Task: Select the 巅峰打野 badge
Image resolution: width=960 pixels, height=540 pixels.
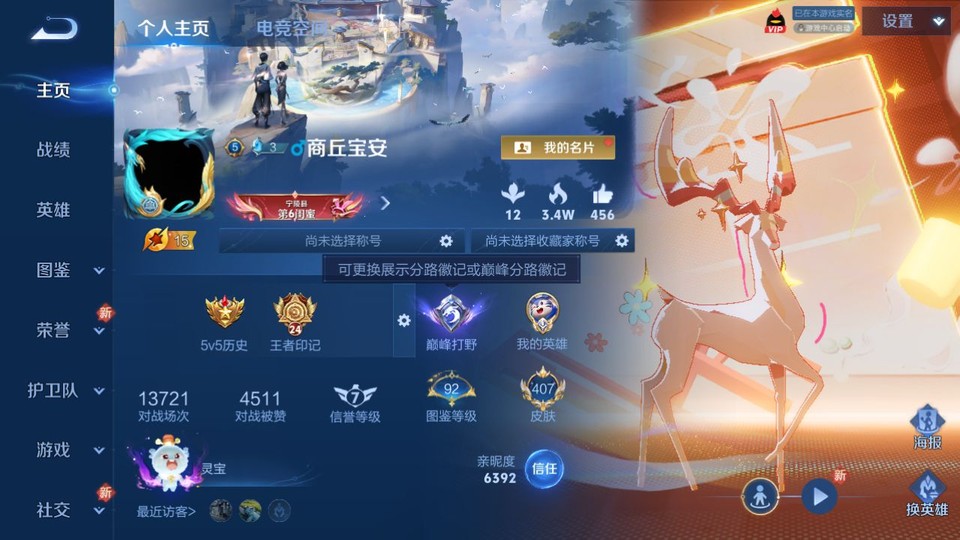Action: (449, 322)
